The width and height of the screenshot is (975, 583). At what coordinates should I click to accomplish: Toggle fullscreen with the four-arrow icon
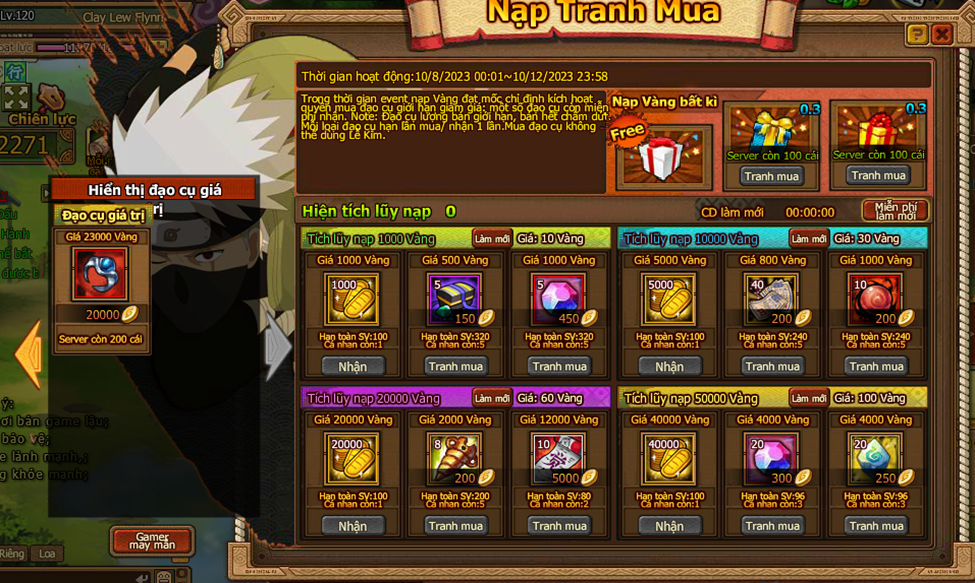point(16,96)
